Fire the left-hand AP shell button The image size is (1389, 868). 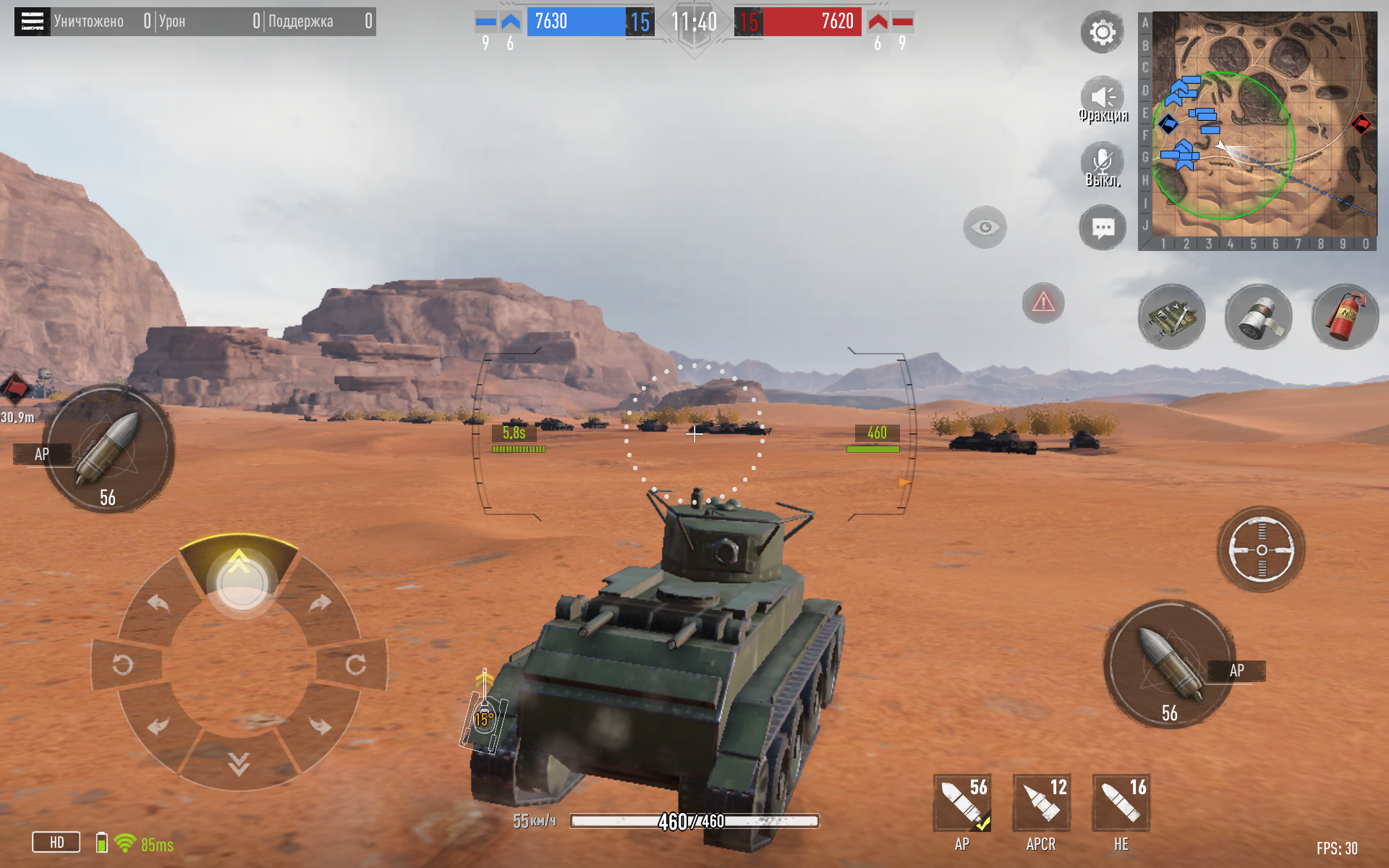(109, 448)
